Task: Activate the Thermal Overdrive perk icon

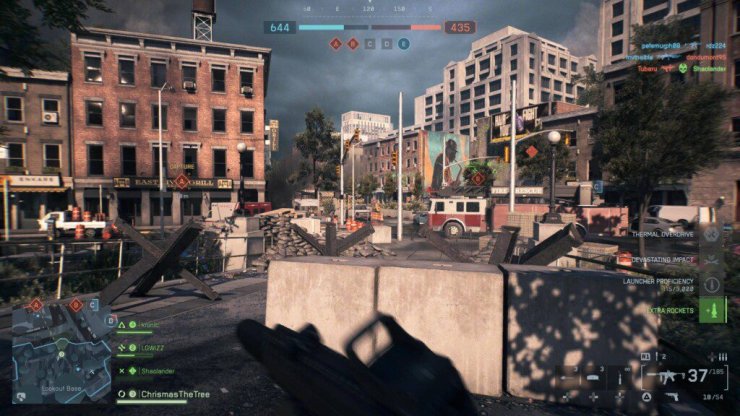Action: (712, 234)
